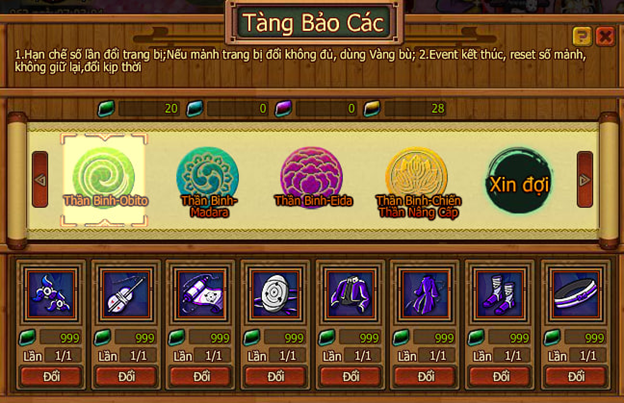The width and height of the screenshot is (624, 403).
Task: Exchange the spiral mask with Đổi
Action: [276, 376]
